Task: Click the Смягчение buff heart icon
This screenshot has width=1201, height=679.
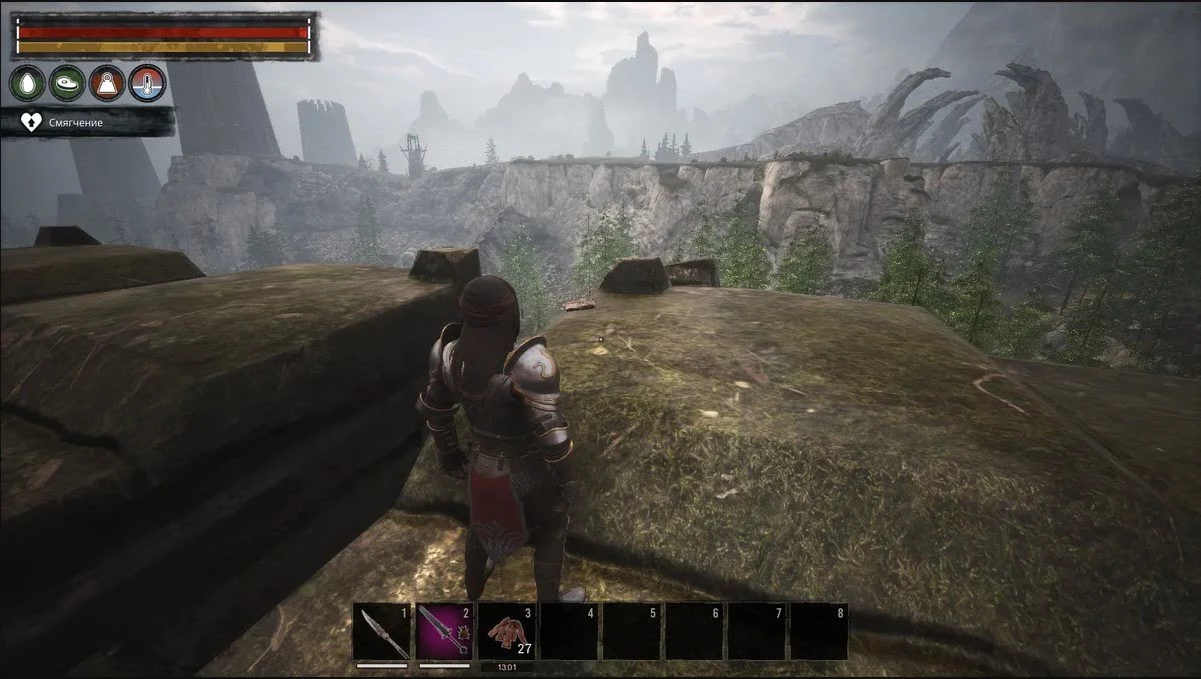Action: [x=32, y=122]
